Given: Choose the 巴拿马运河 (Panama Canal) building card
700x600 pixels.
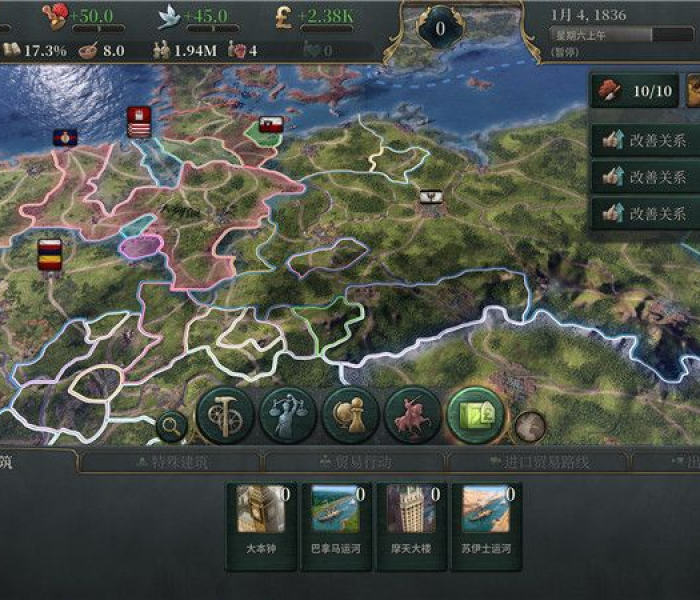Looking at the screenshot, I should point(337,524).
